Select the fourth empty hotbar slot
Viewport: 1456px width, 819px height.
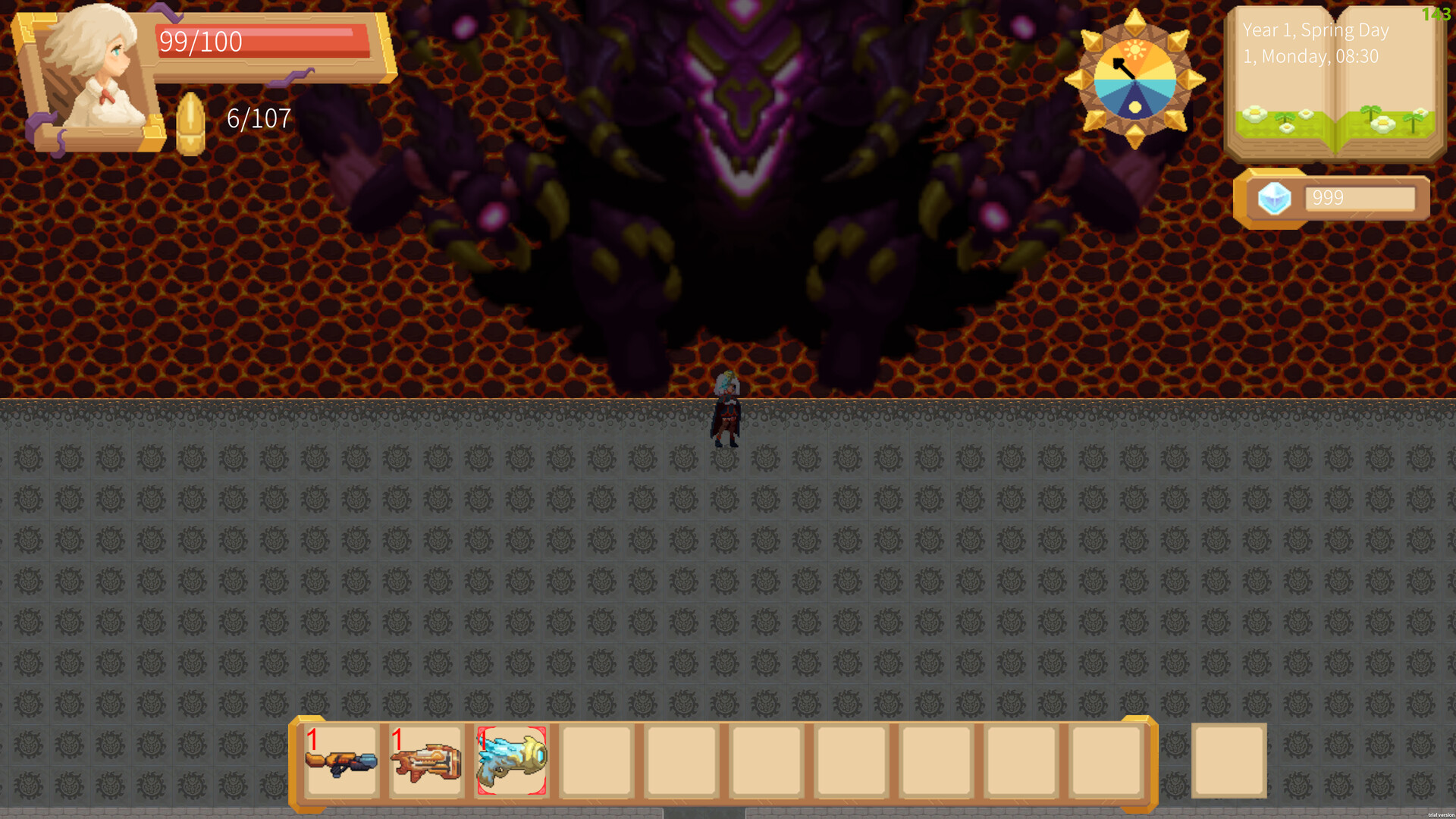coord(596,762)
